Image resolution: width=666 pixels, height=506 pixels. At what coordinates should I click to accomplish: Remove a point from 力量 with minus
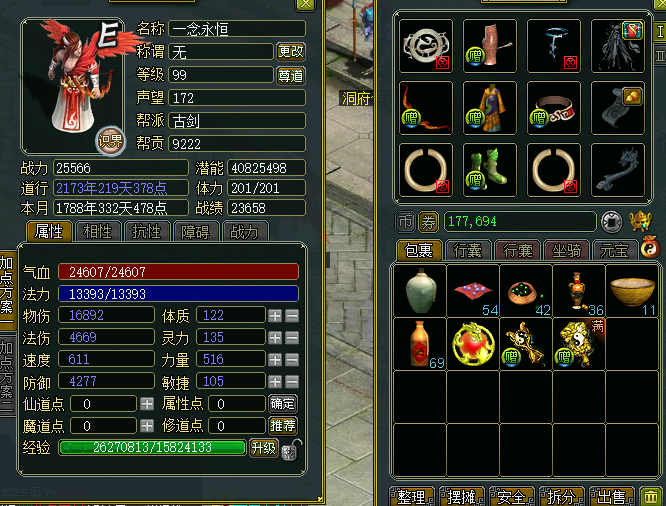click(x=292, y=359)
